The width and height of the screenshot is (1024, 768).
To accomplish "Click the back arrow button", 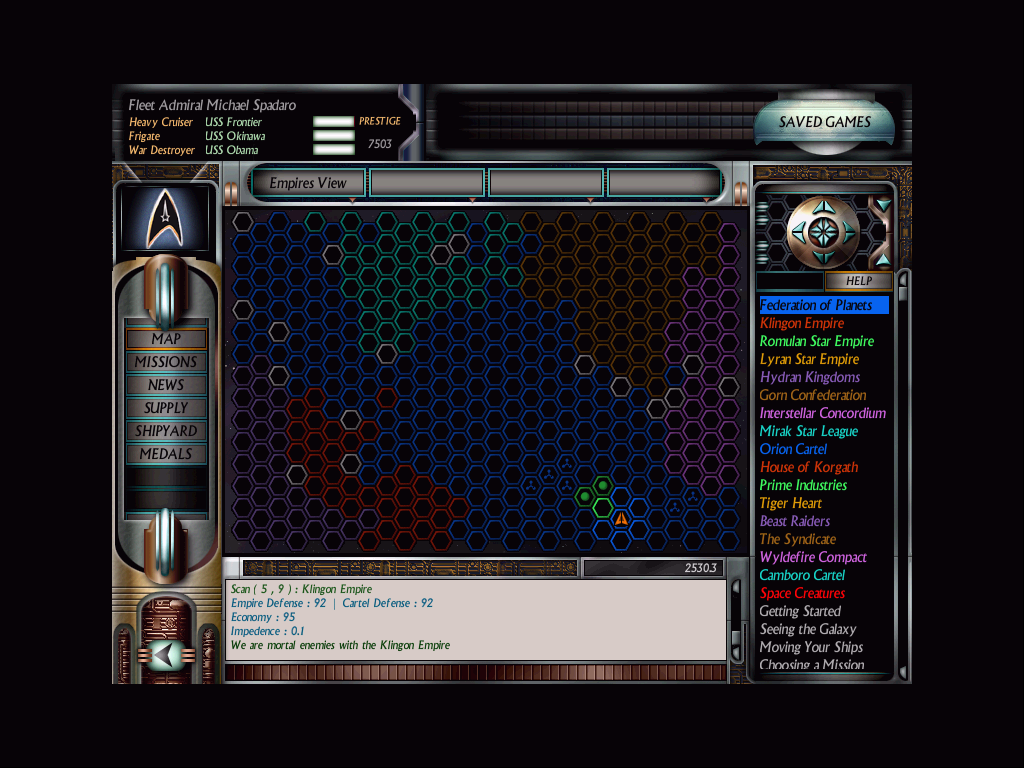I will (x=165, y=655).
